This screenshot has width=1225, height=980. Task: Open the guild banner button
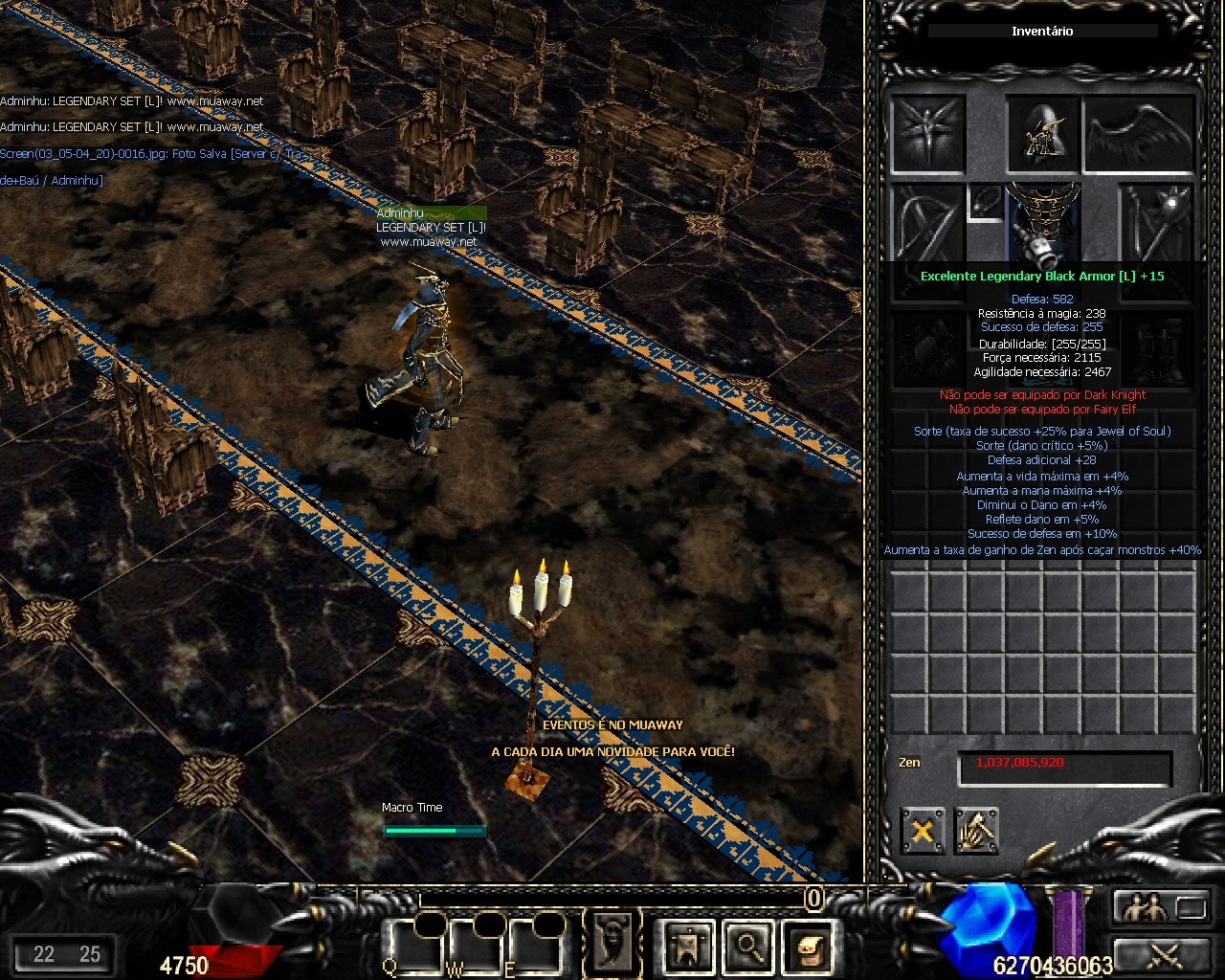tap(688, 947)
